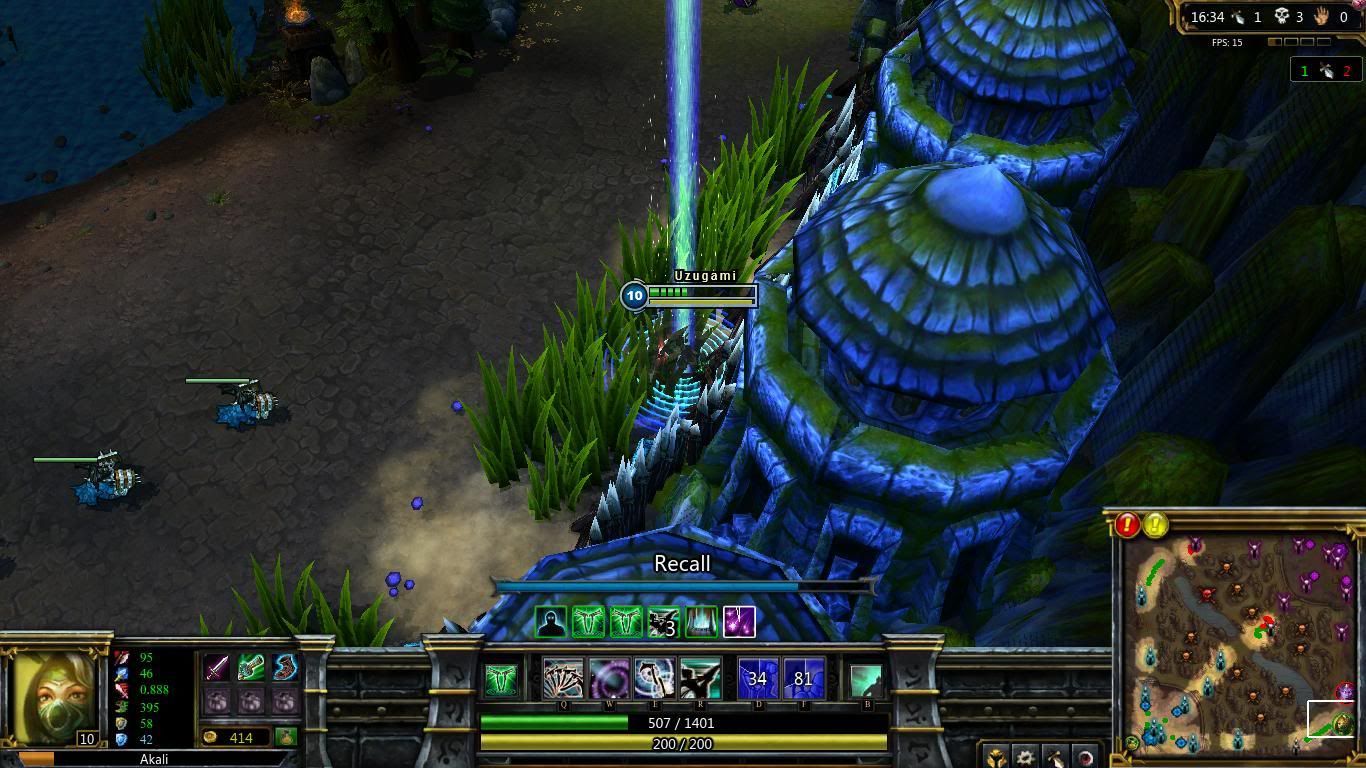Select the sword item in inventory

216,667
